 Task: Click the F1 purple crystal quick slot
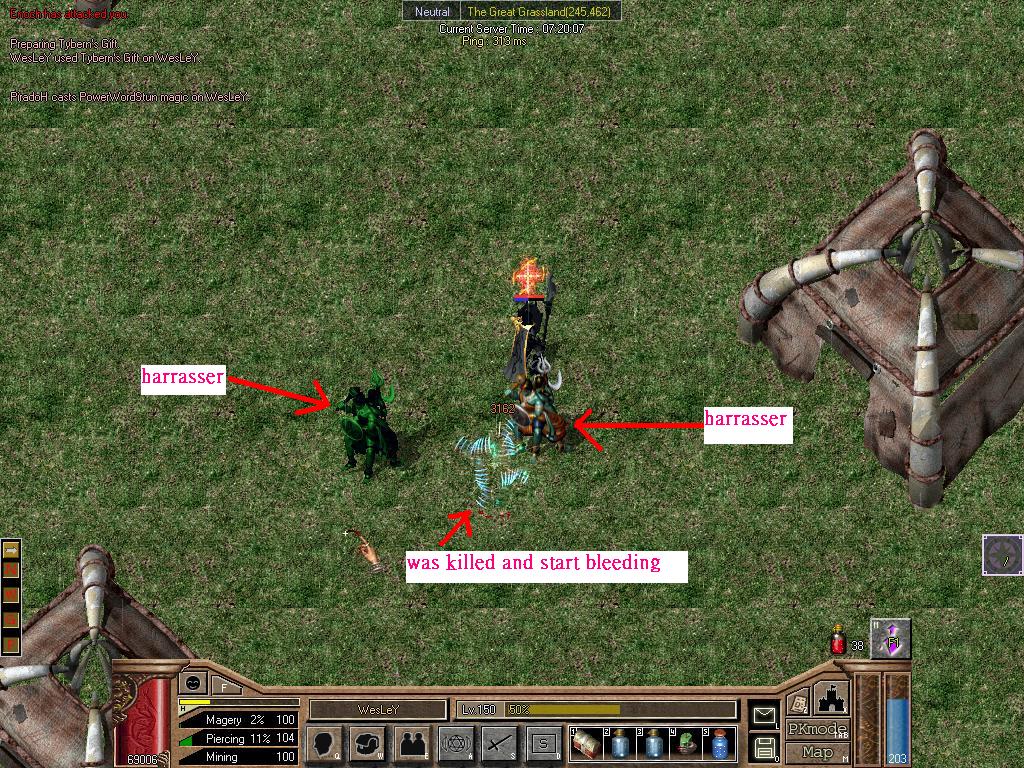click(890, 639)
